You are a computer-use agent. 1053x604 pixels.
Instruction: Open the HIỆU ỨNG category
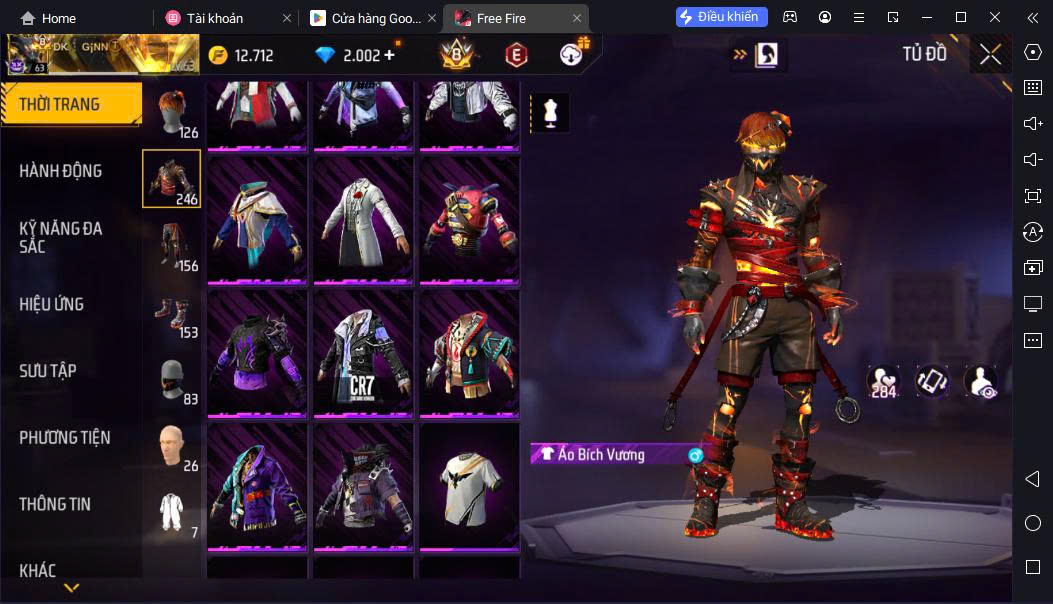(52, 304)
